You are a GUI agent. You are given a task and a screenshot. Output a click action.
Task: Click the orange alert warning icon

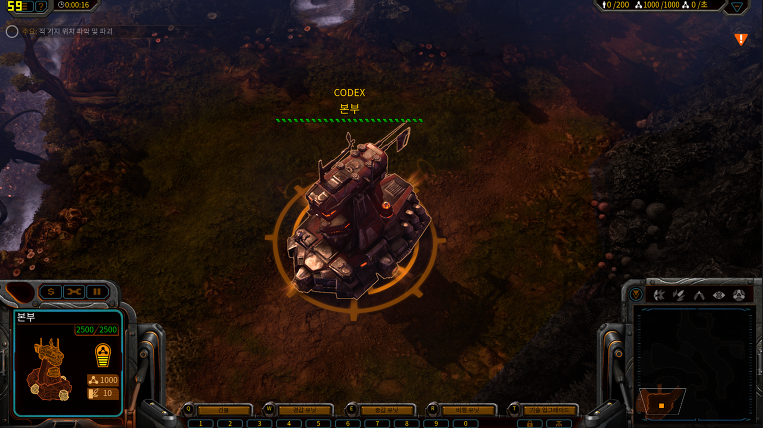coord(741,39)
